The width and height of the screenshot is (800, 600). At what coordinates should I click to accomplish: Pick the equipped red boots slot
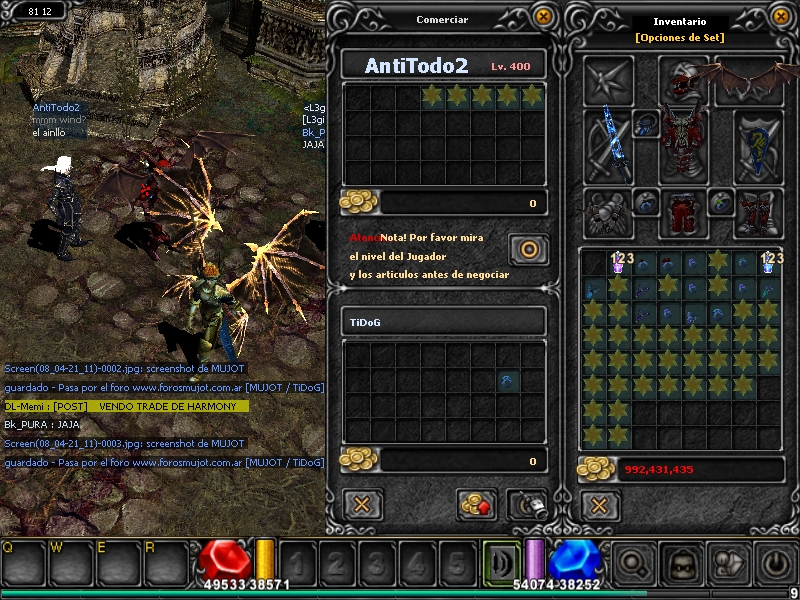tap(758, 212)
